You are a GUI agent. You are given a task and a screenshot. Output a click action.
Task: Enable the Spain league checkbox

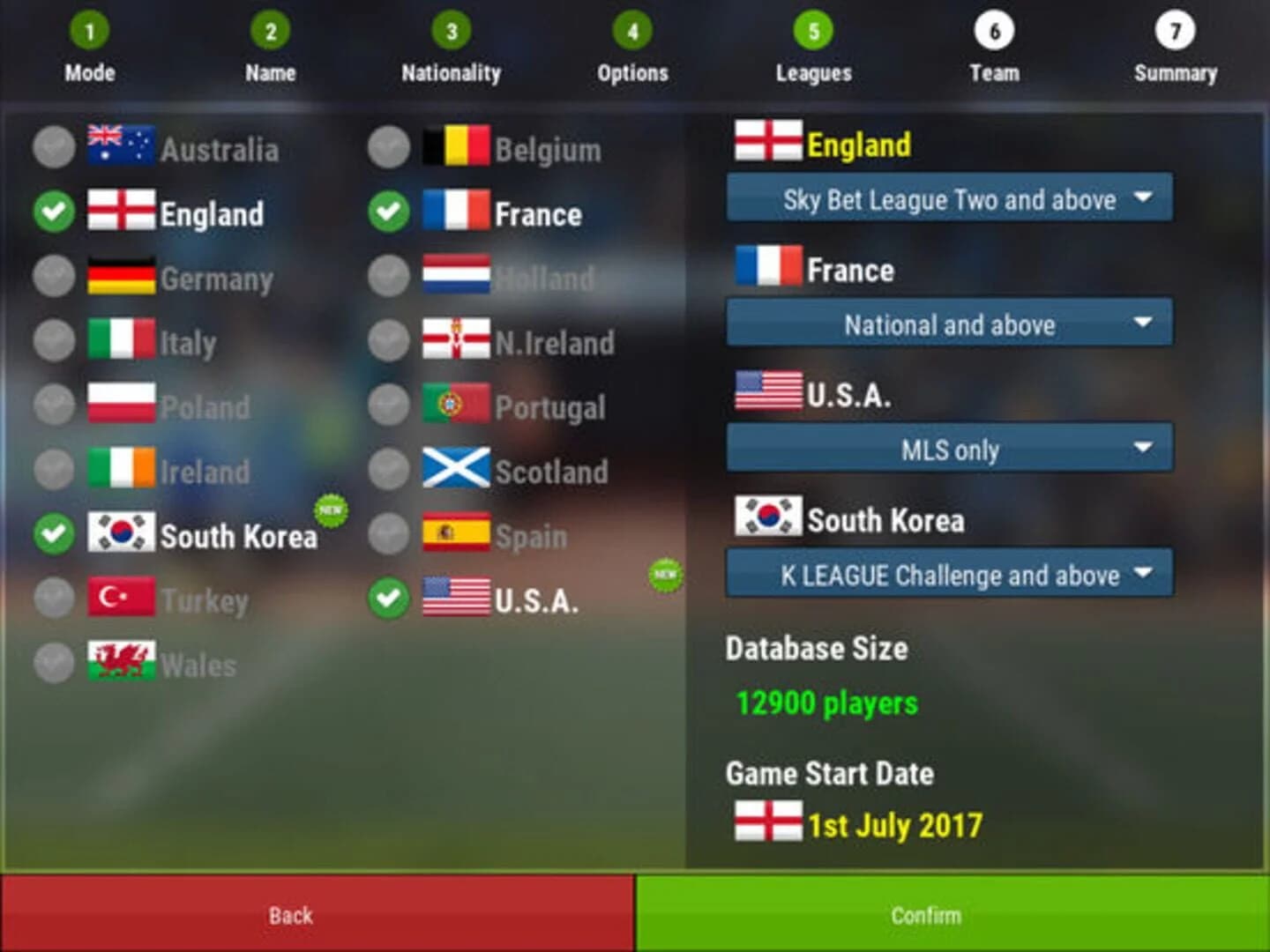388,535
